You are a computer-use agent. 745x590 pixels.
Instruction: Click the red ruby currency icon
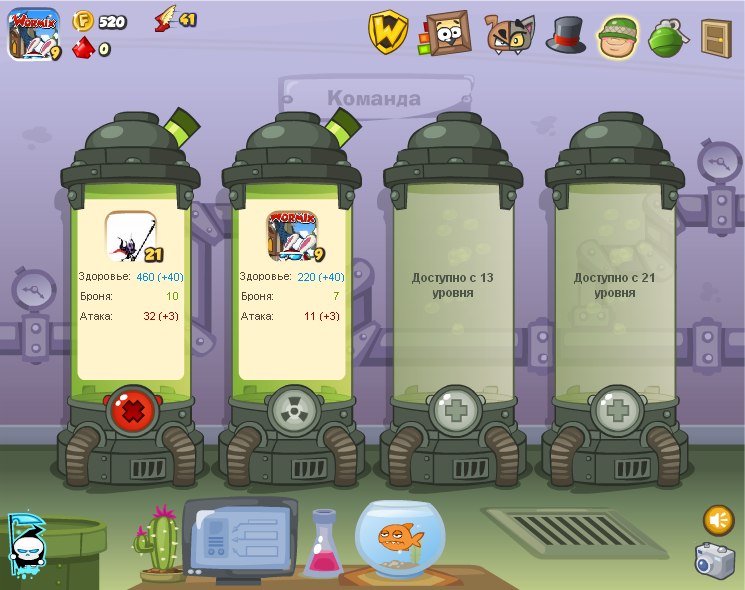(x=84, y=47)
